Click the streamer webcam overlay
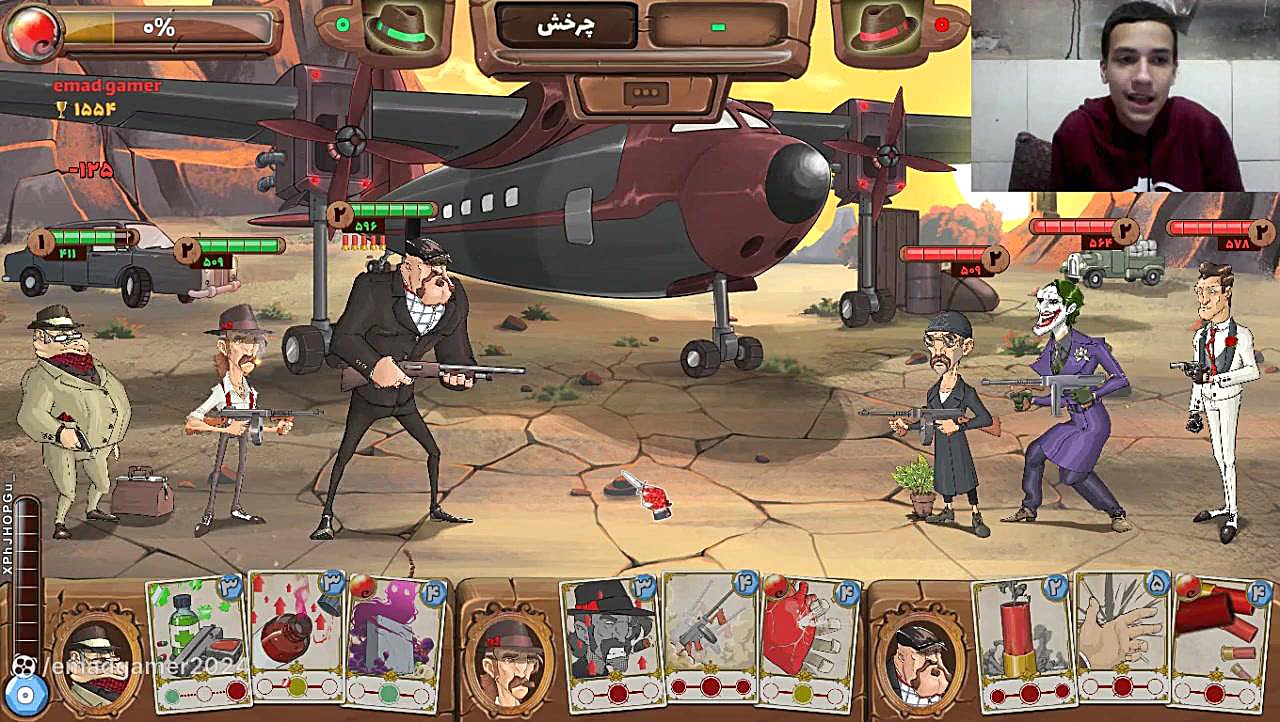Screen dimensions: 1280x722 (x=1124, y=96)
